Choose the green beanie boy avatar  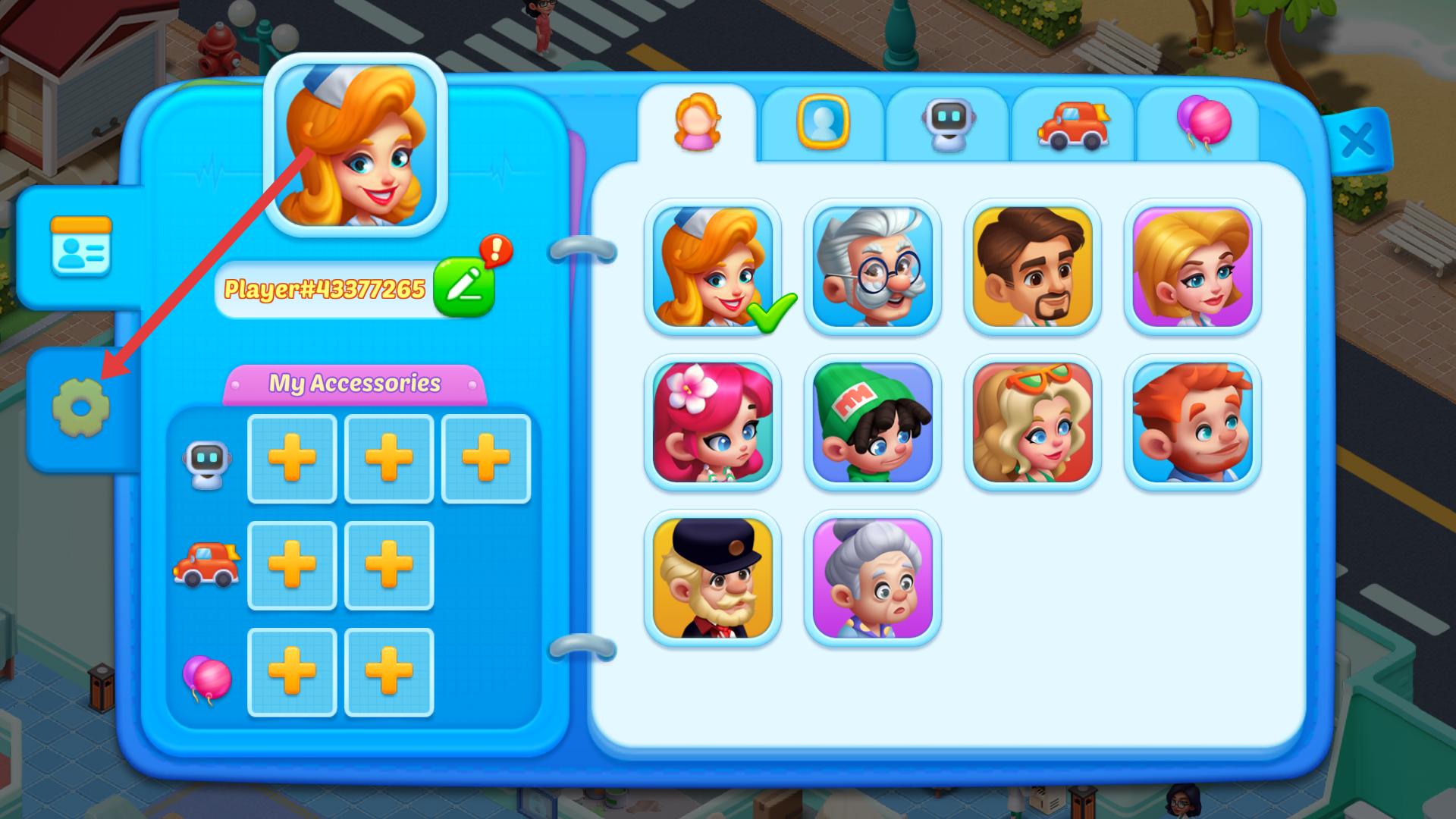coord(872,422)
